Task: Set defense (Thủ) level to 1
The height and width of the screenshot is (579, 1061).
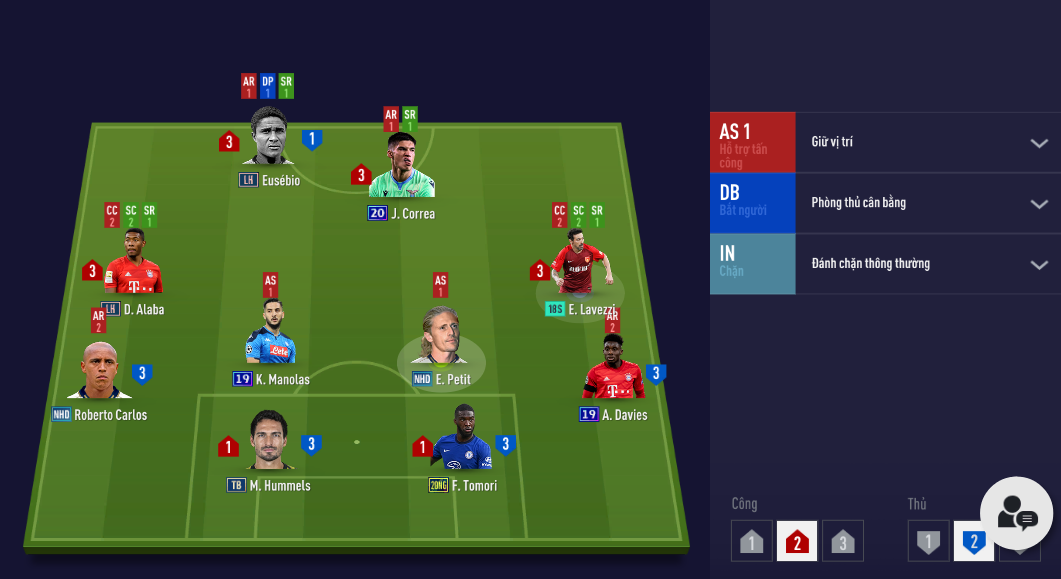Action: 928,542
